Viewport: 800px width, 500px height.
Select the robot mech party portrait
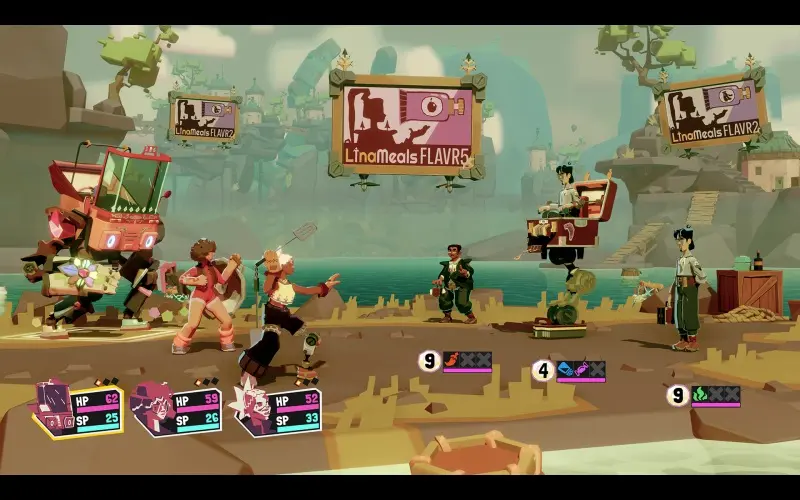[53, 409]
